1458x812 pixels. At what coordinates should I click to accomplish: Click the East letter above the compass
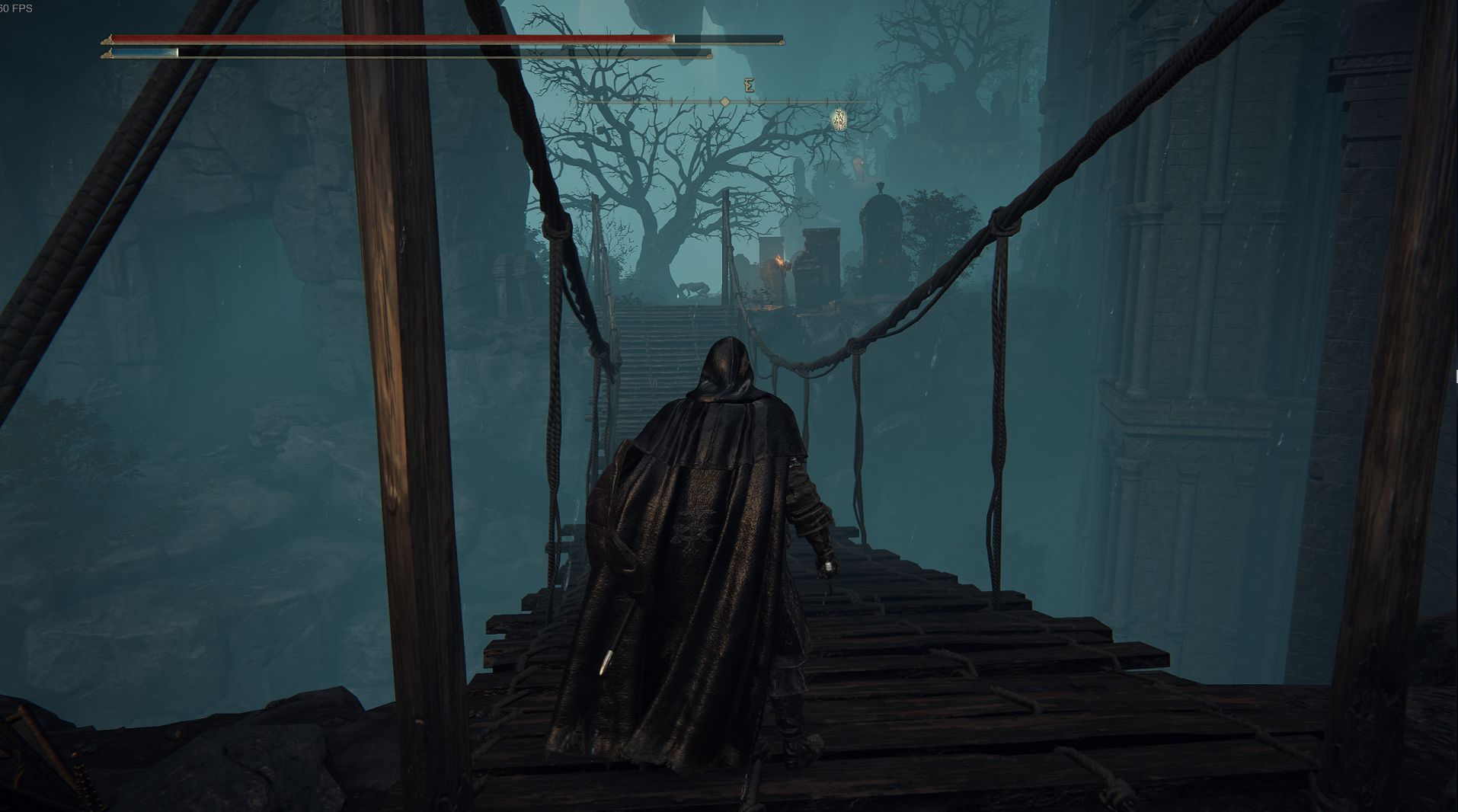tap(749, 85)
